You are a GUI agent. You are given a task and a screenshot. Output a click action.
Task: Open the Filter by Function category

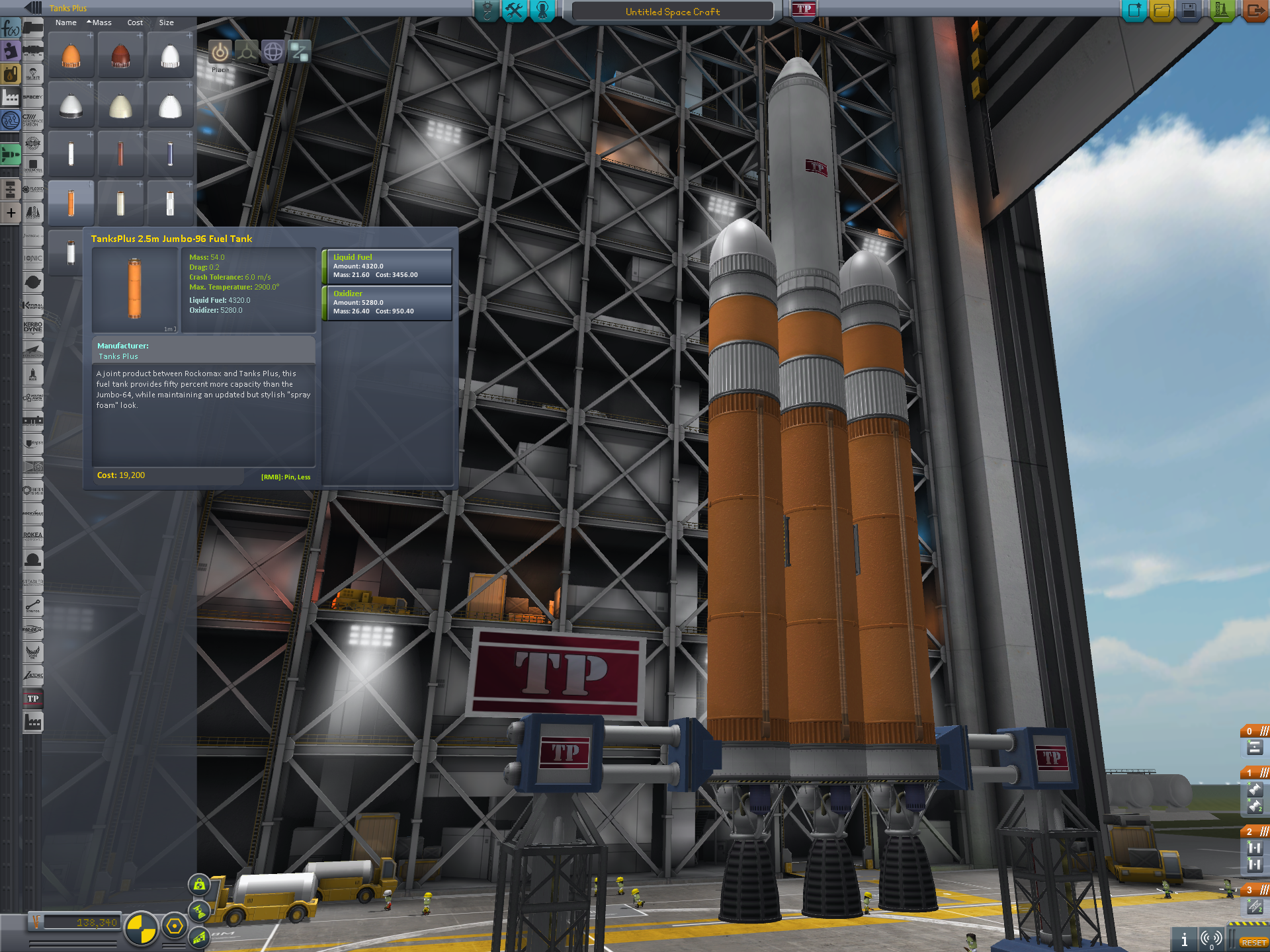pyautogui.click(x=11, y=28)
